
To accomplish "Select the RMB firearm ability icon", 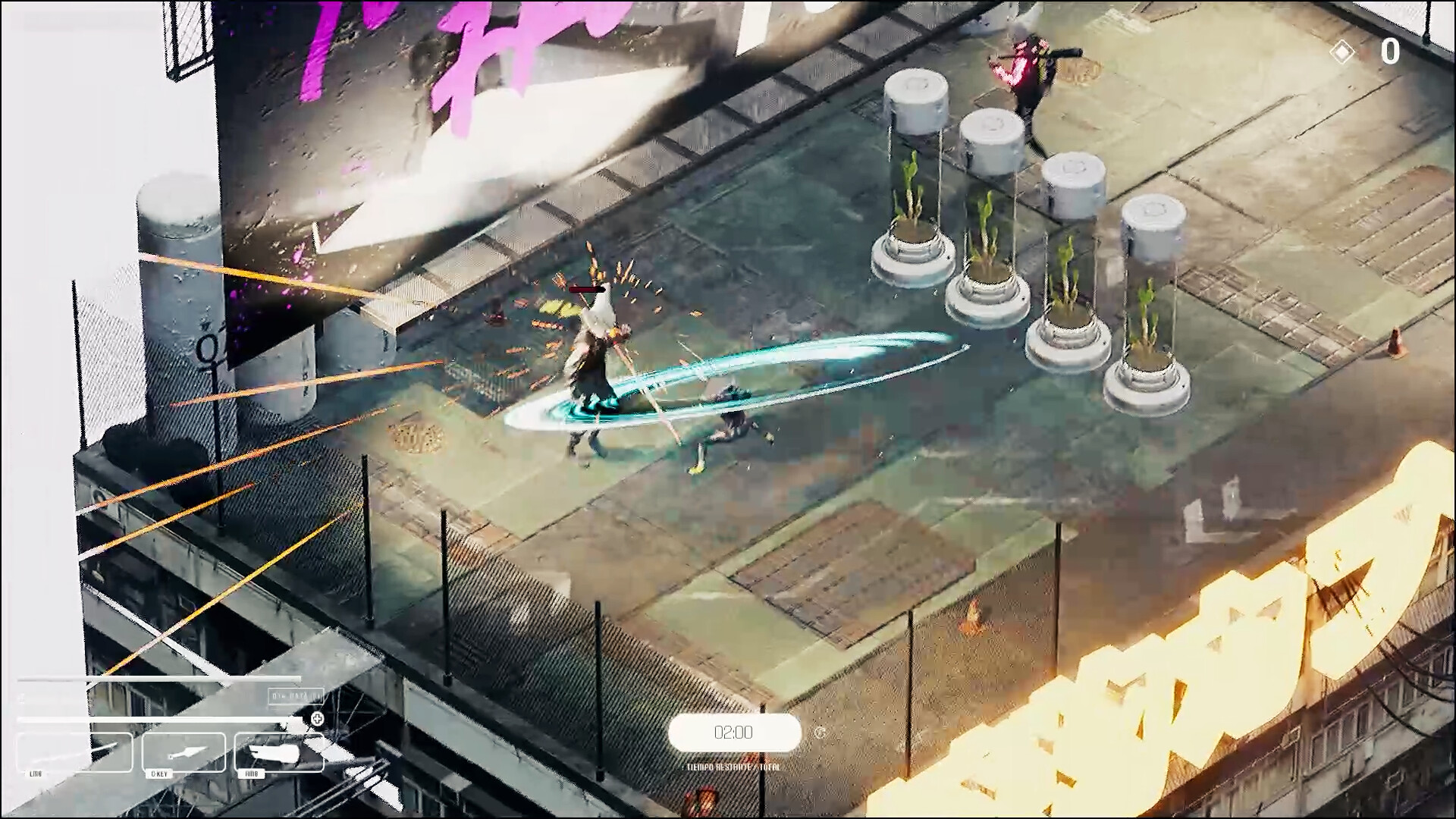I will coord(279,753).
